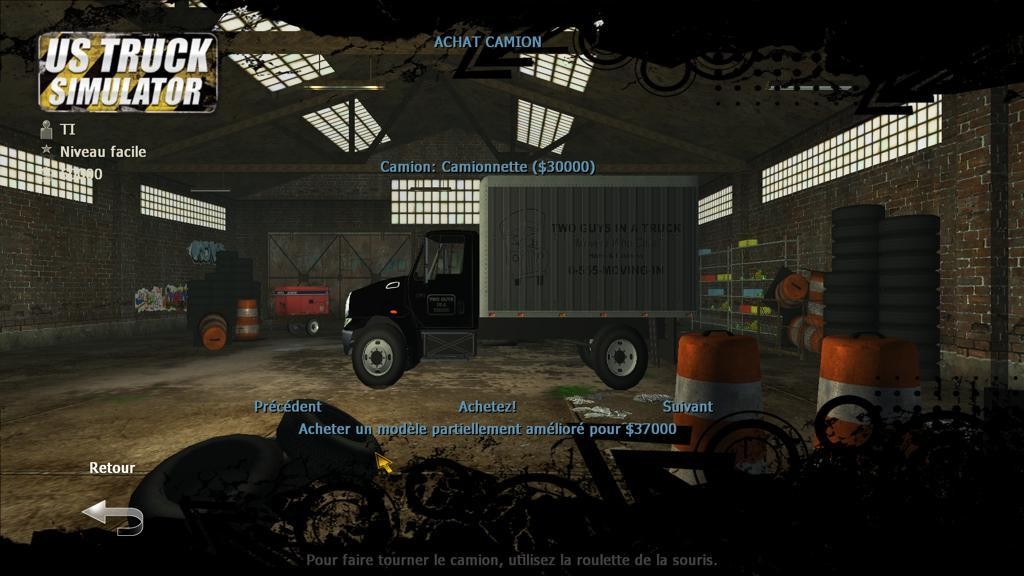Buy the partially upgraded model for $37000
1024x576 pixels.
click(487, 429)
